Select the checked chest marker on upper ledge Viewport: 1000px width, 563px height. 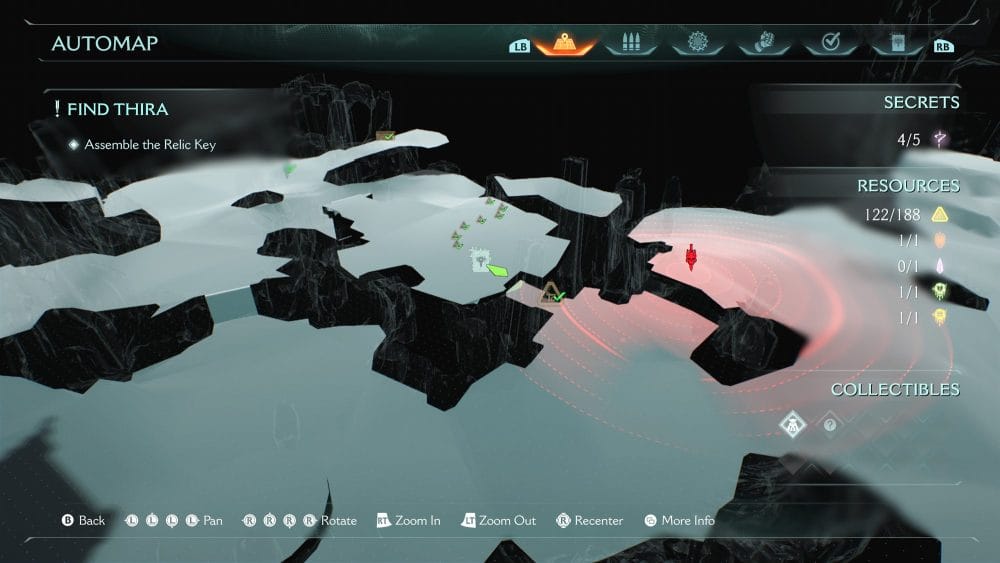(x=385, y=135)
